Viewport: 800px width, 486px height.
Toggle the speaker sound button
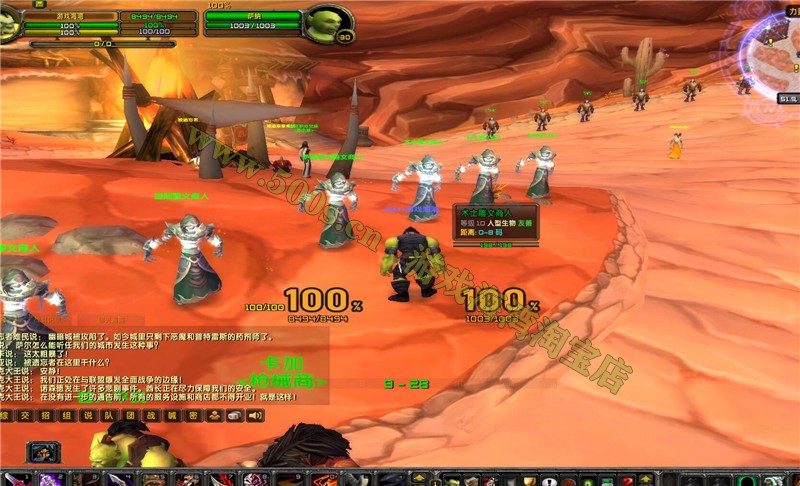[255, 414]
